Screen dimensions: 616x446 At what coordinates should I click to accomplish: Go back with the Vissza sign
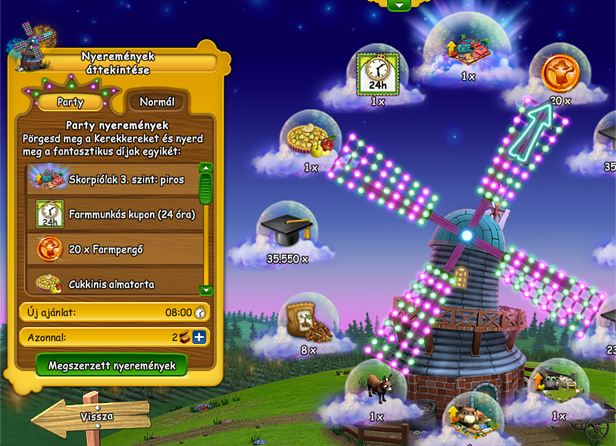coord(92,416)
